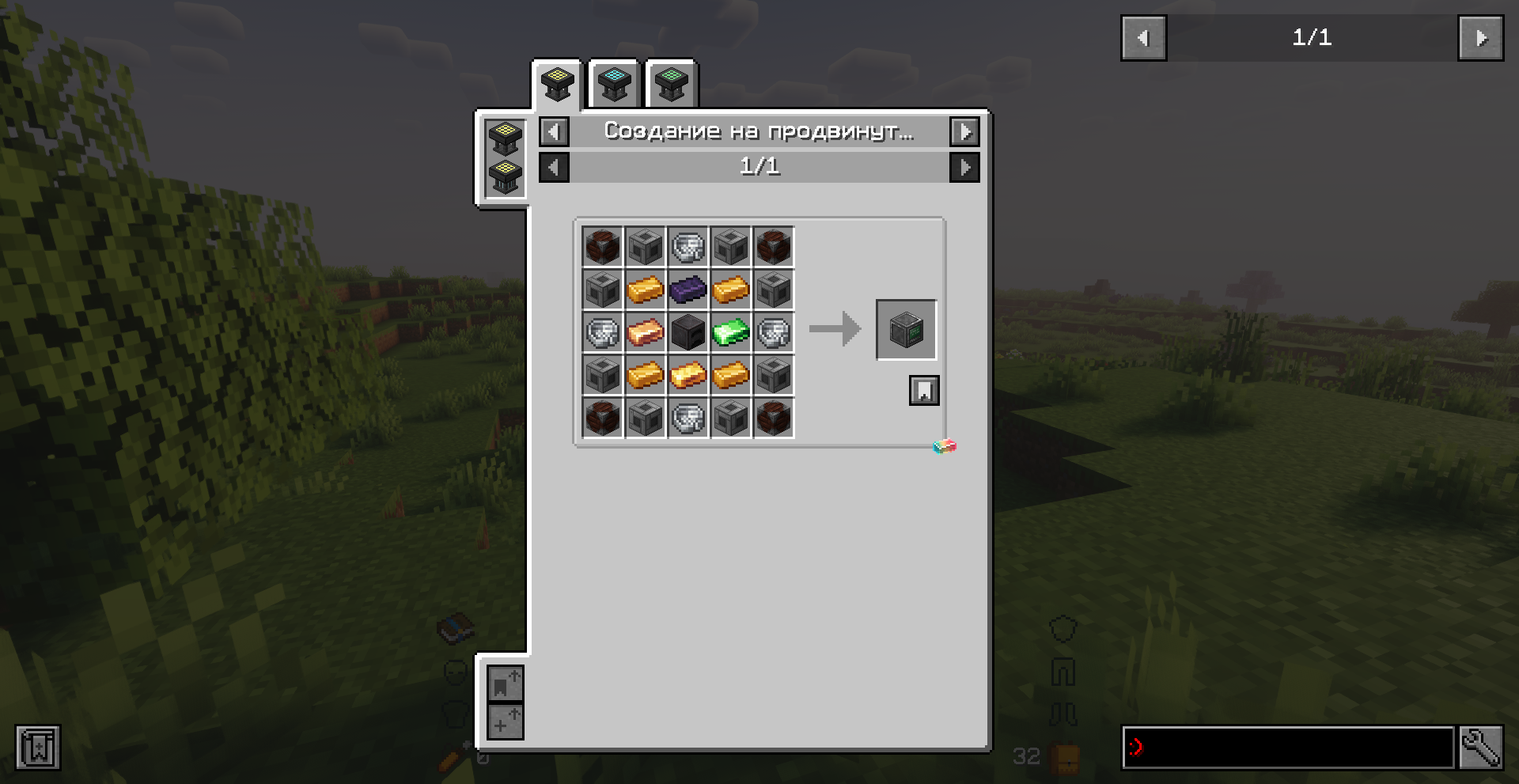Toggle the bookmark overlay book icon

point(37,747)
